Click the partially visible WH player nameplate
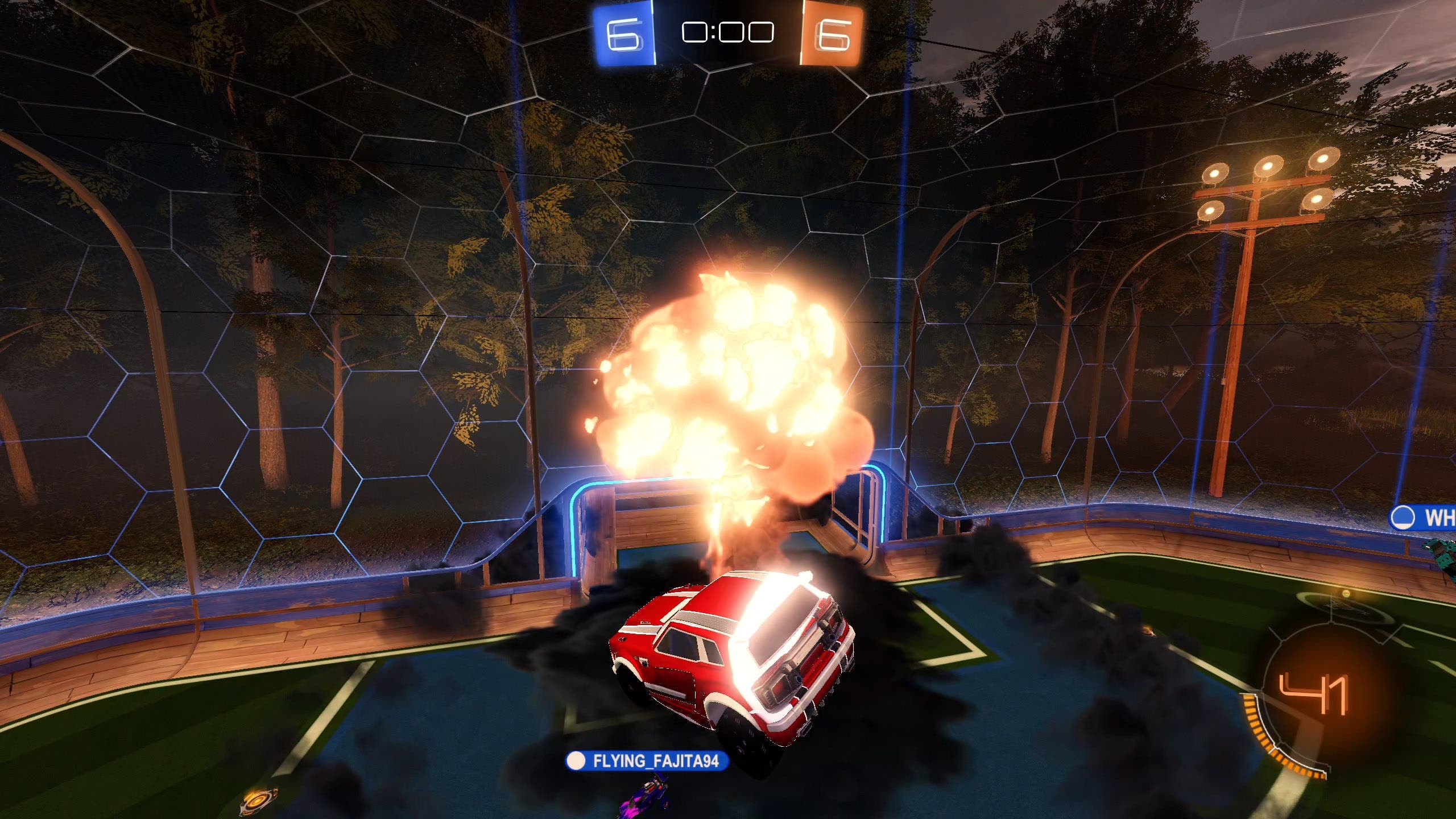Viewport: 1456px width, 819px height. (1424, 518)
